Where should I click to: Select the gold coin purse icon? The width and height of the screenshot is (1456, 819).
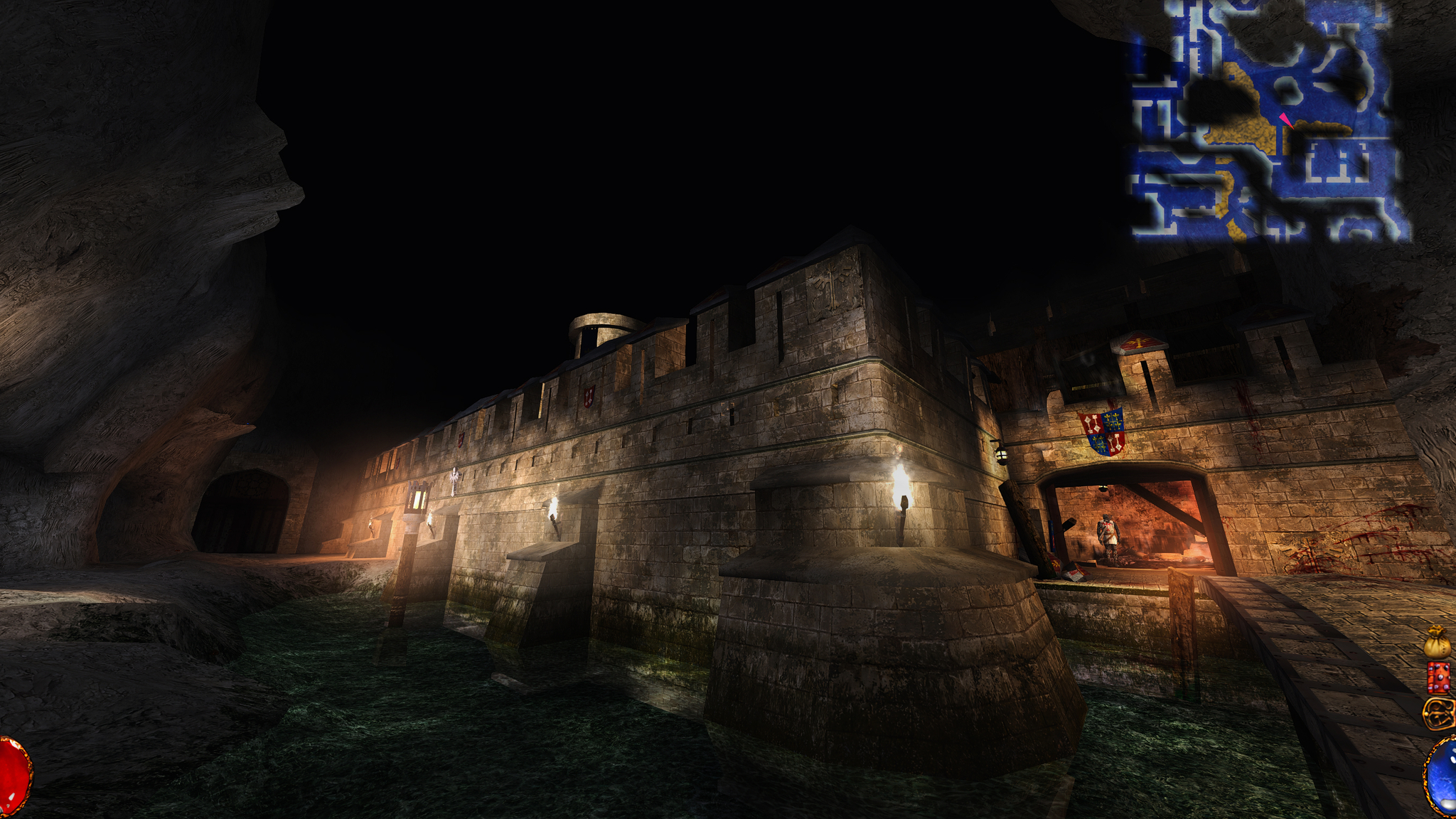1438,642
